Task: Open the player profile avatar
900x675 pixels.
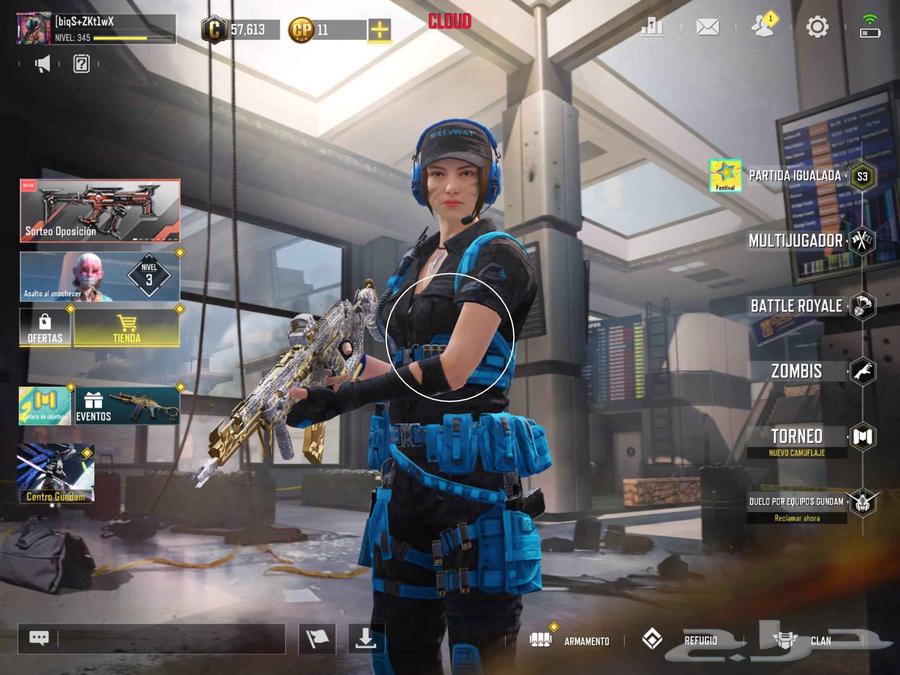Action: point(34,28)
